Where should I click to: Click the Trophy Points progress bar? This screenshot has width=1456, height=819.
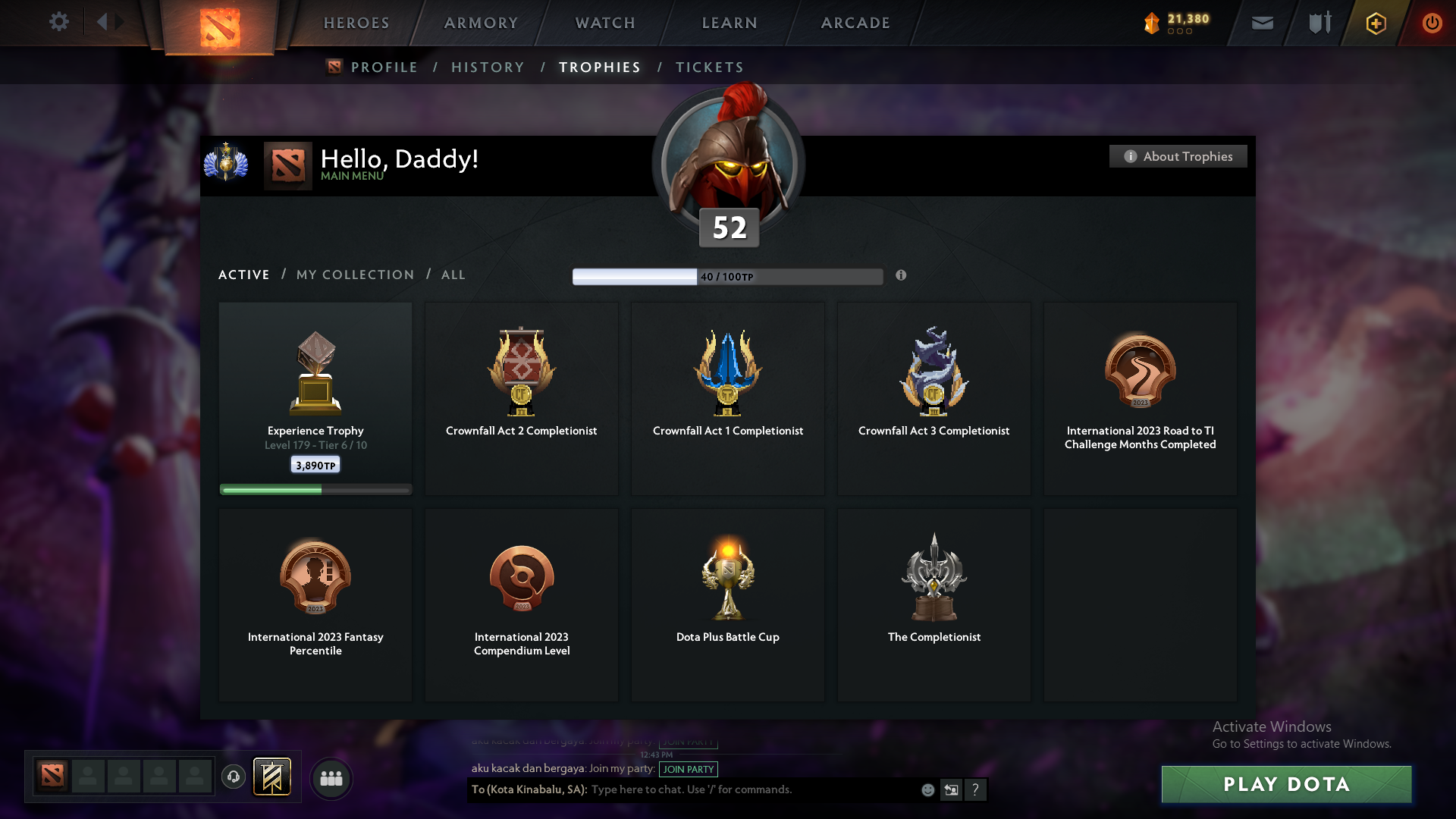point(728,276)
